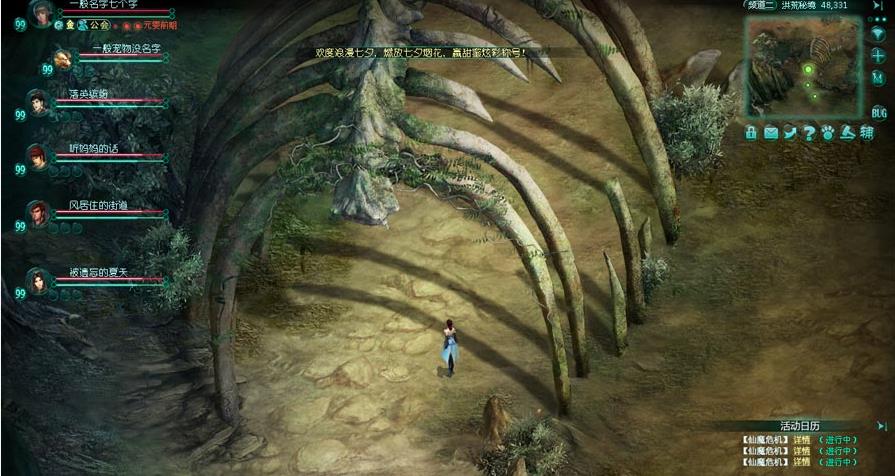Collapse the minimap with the top-right arrow
The width and height of the screenshot is (895, 476).
tap(881, 5)
